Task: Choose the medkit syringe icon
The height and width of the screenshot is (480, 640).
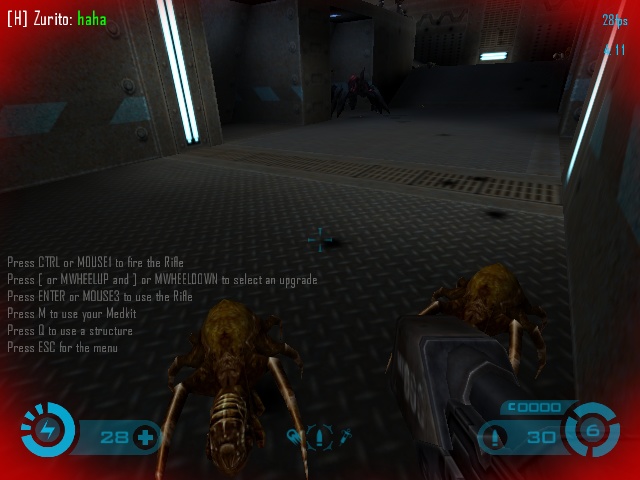Action: coord(344,436)
